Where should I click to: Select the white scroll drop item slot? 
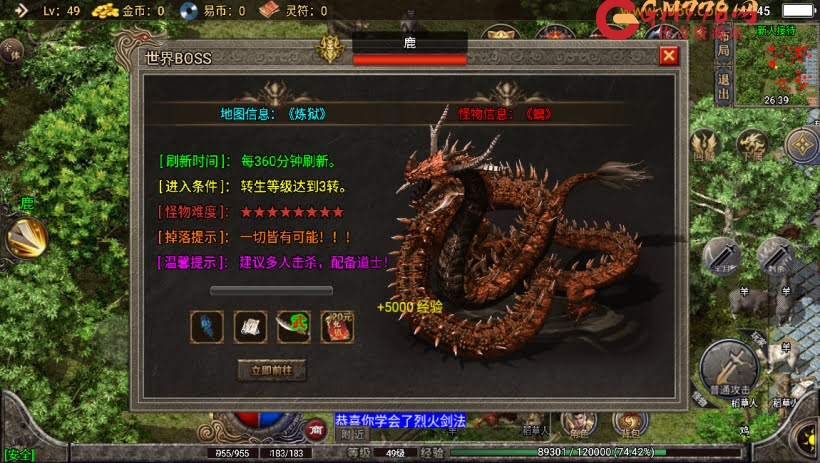point(250,326)
